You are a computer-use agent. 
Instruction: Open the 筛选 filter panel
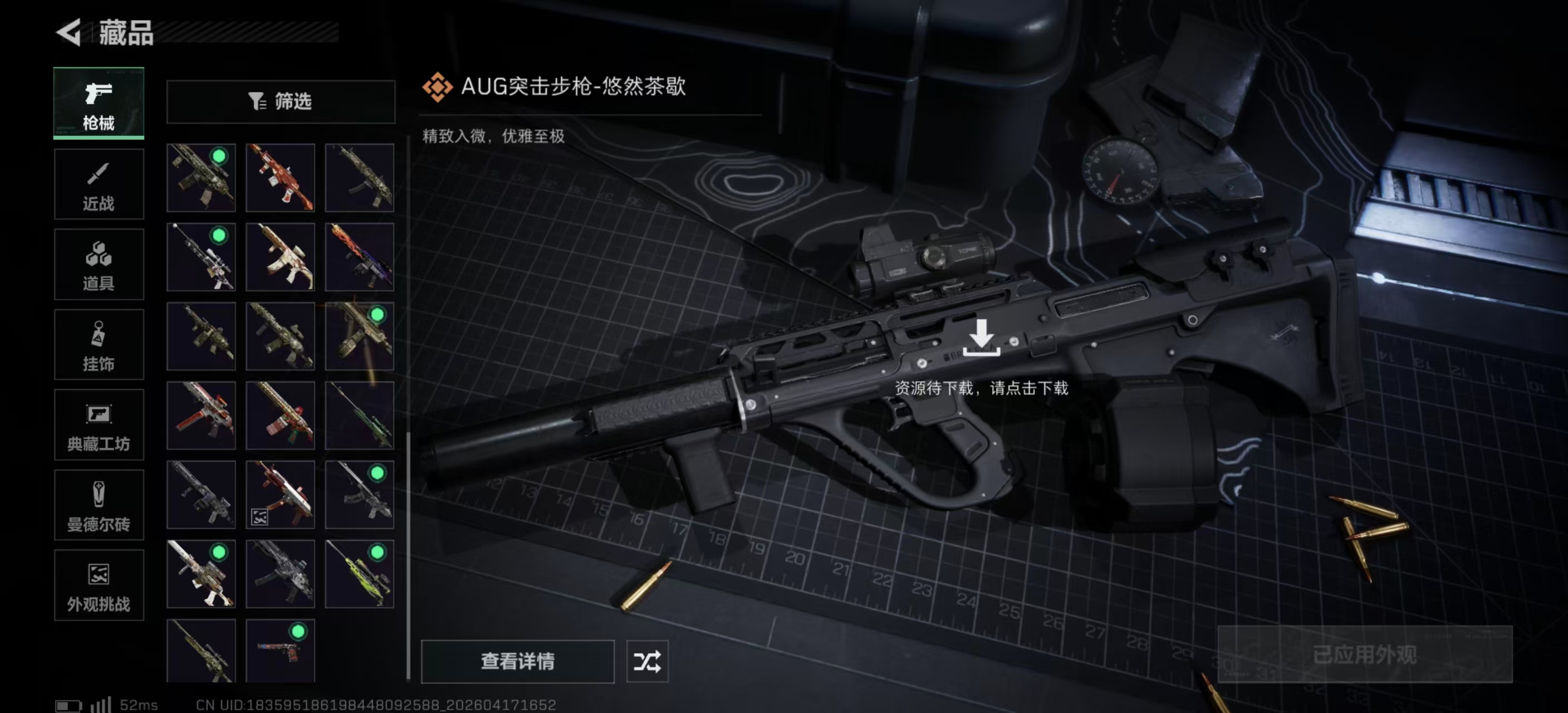pyautogui.click(x=281, y=102)
